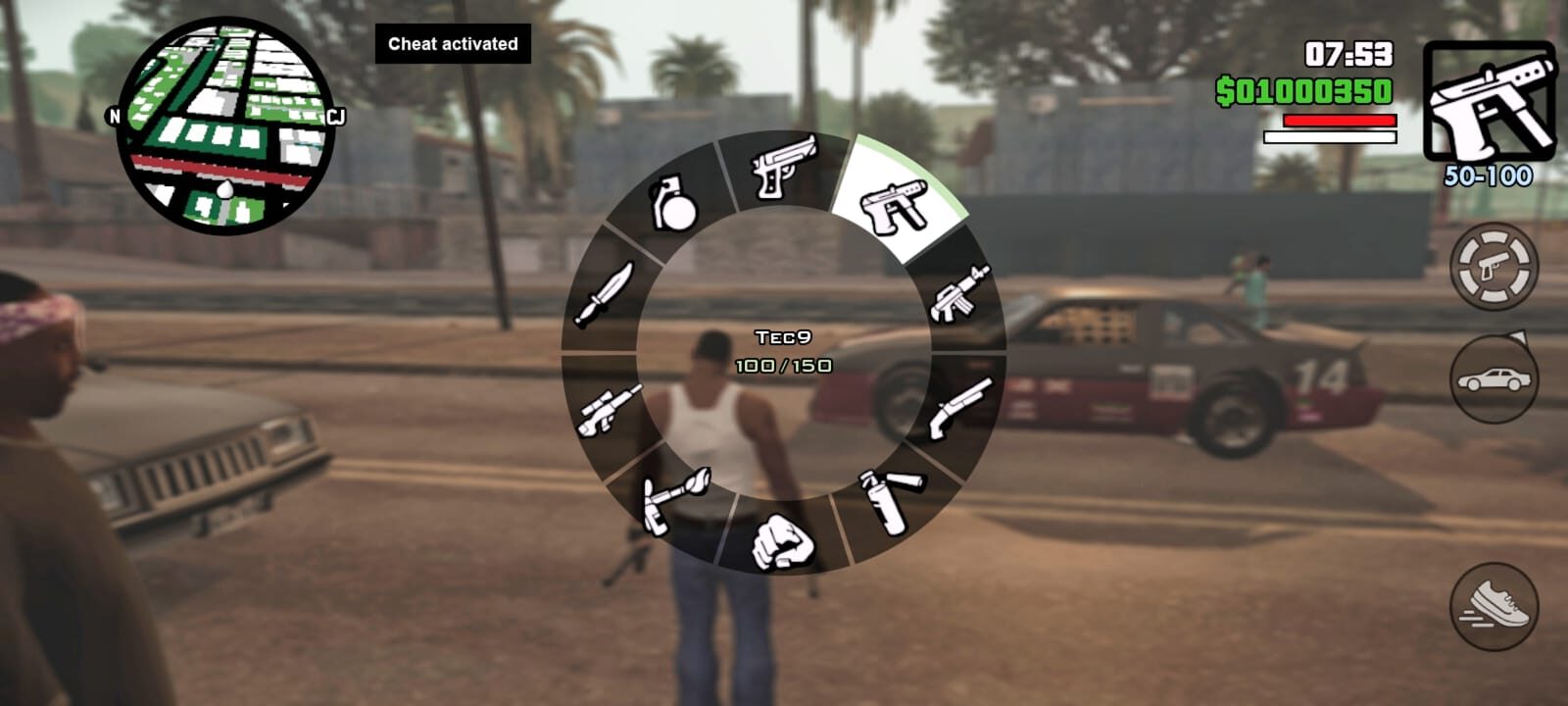Select the shotgun from the weapon wheel
The width and height of the screenshot is (1568, 706).
pos(962,407)
